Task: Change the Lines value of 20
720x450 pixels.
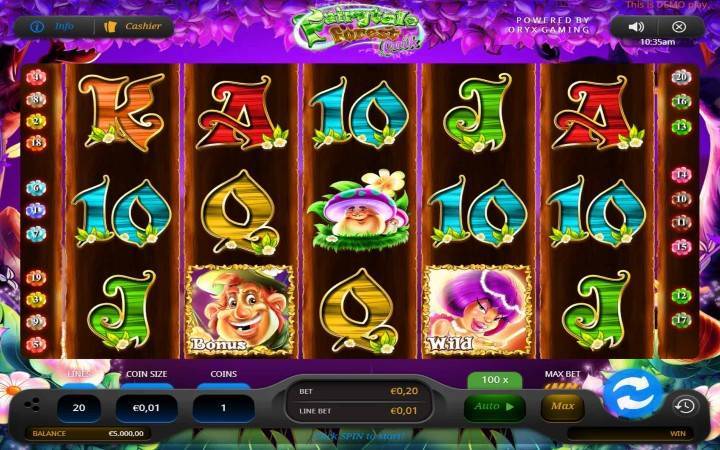Action: (80, 408)
